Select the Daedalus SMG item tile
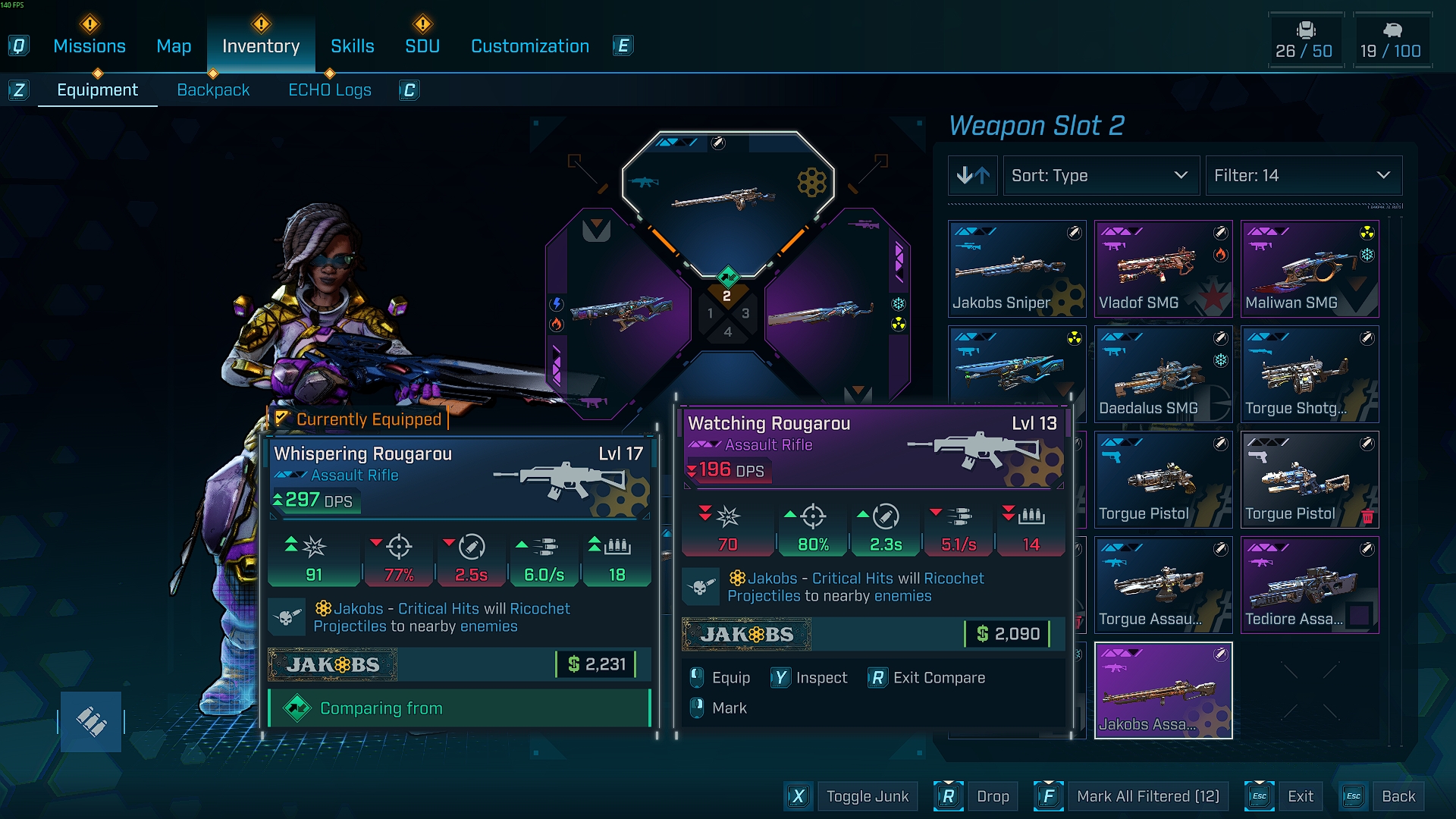This screenshot has height=819, width=1456. 1163,375
